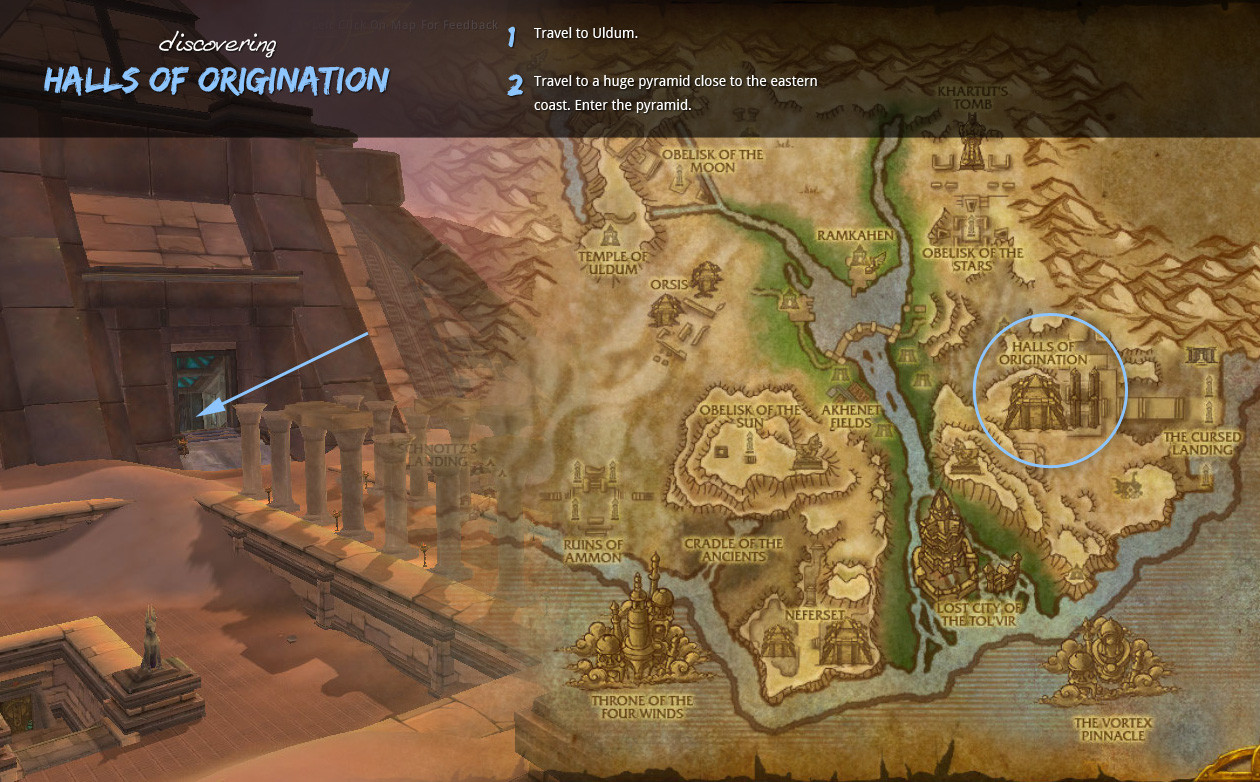The width and height of the screenshot is (1260, 782).
Task: Select Ruins of Ammon on the map
Action: tap(593, 551)
